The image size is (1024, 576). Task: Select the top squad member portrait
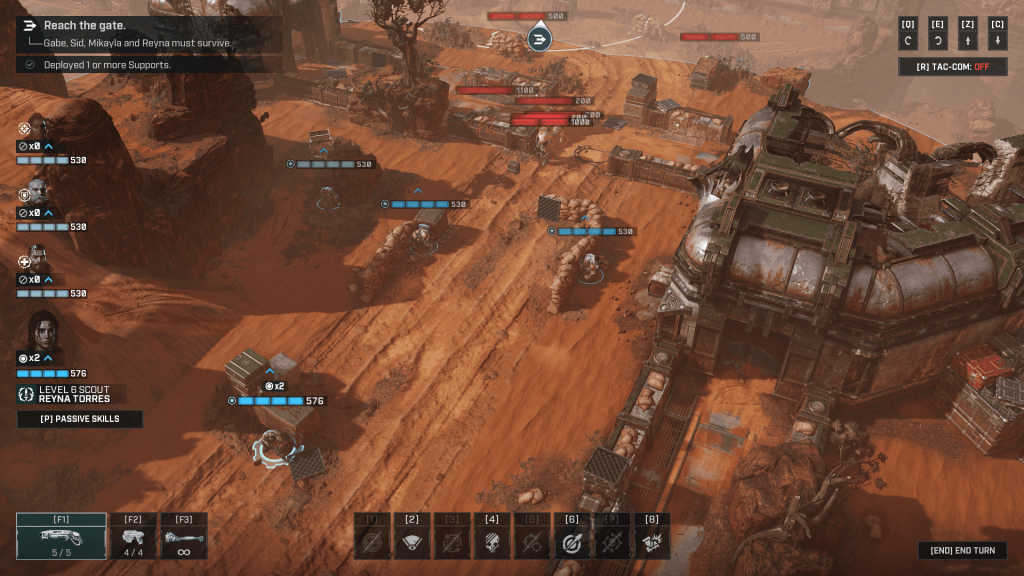(35, 128)
